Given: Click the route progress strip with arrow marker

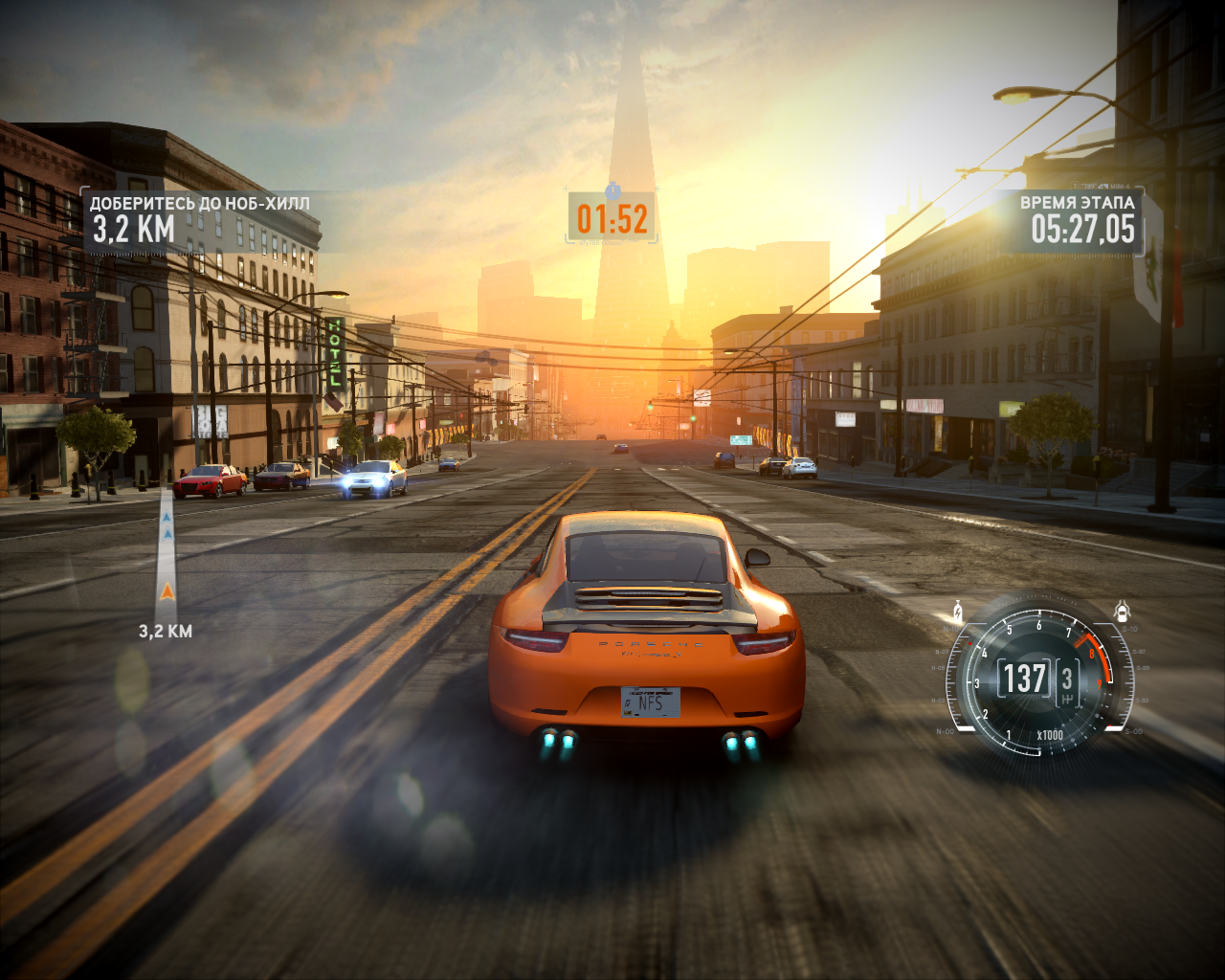Looking at the screenshot, I should tap(167, 555).
